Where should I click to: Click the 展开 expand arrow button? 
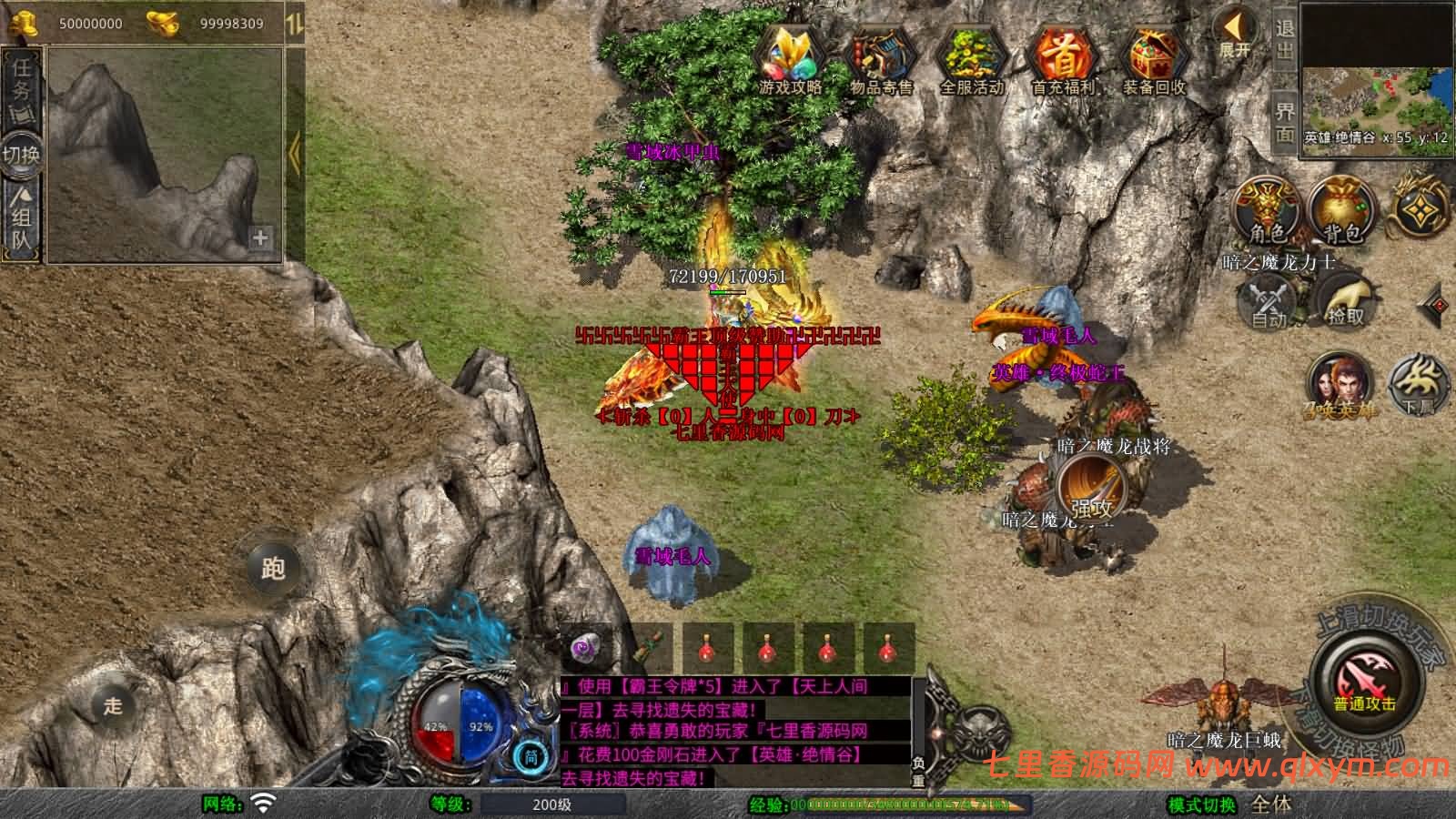tap(1235, 35)
